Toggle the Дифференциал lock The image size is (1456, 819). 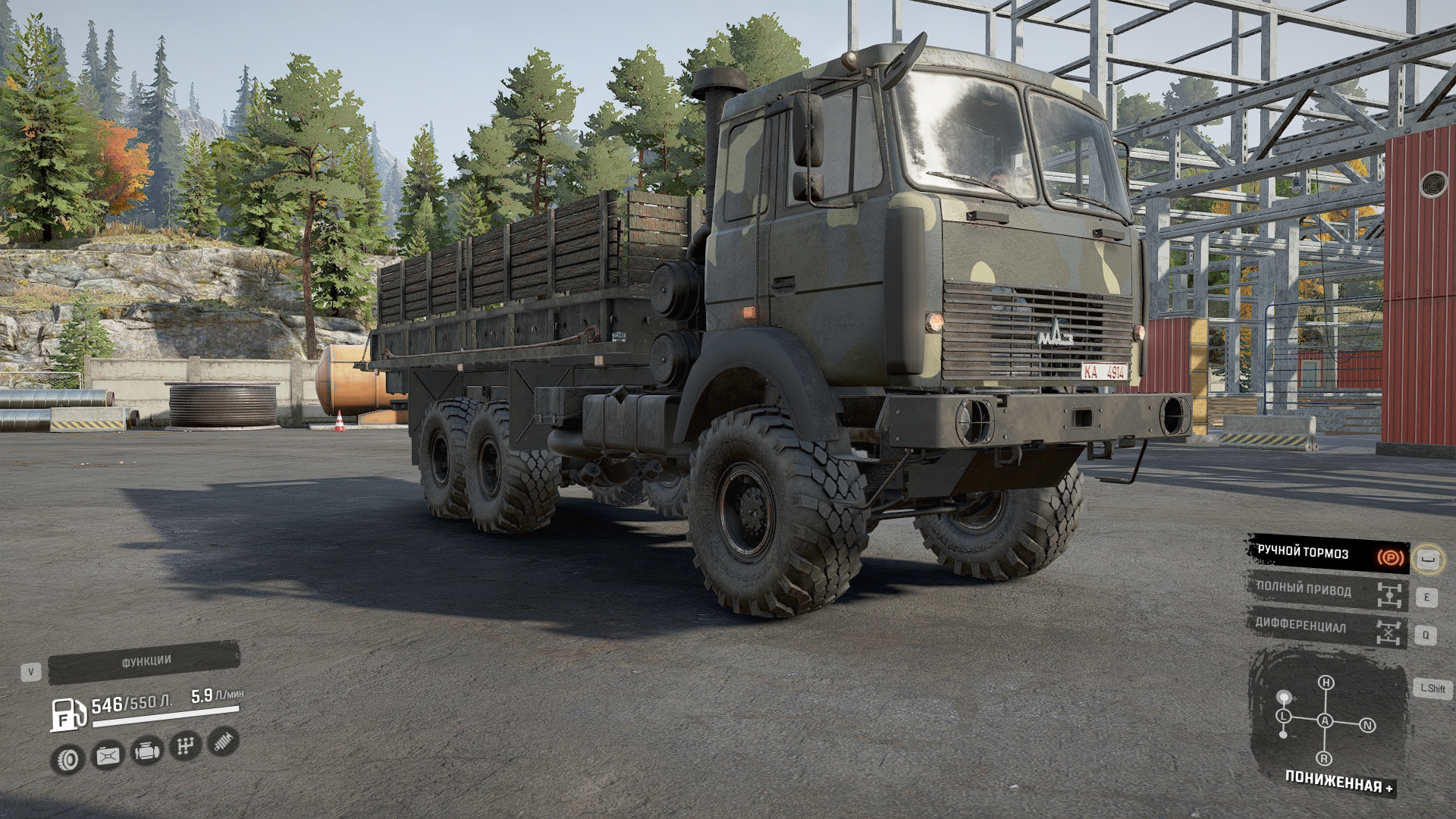pyautogui.click(x=1327, y=629)
